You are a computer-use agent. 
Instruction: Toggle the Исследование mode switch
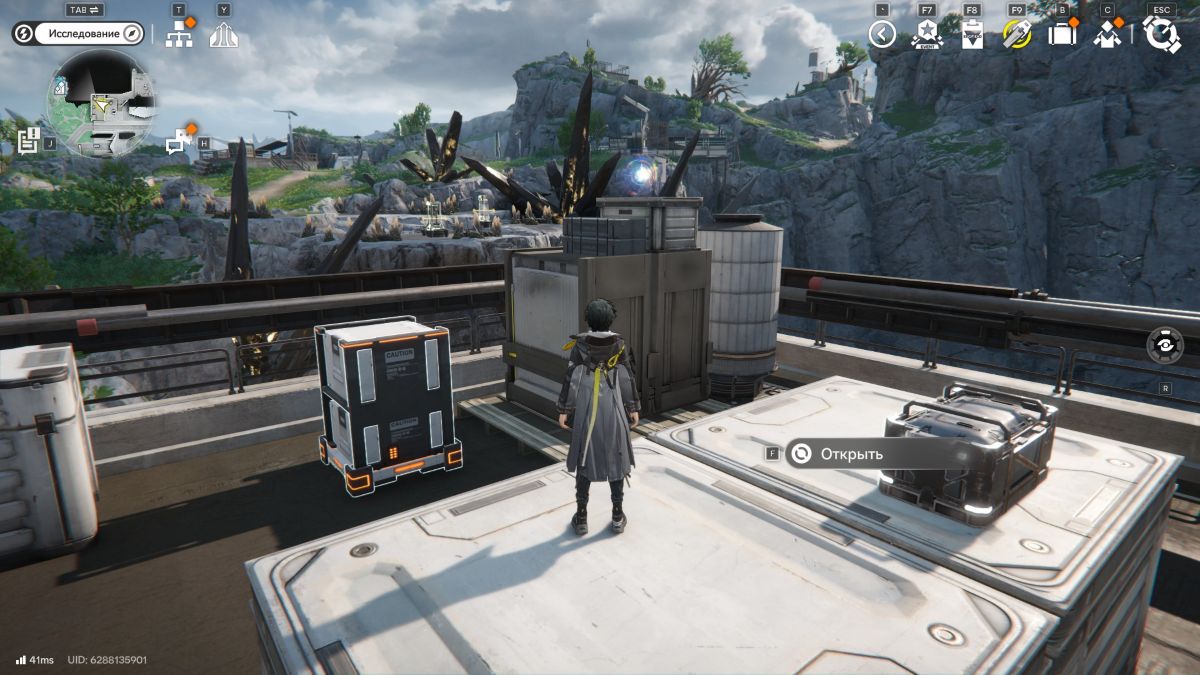point(79,34)
